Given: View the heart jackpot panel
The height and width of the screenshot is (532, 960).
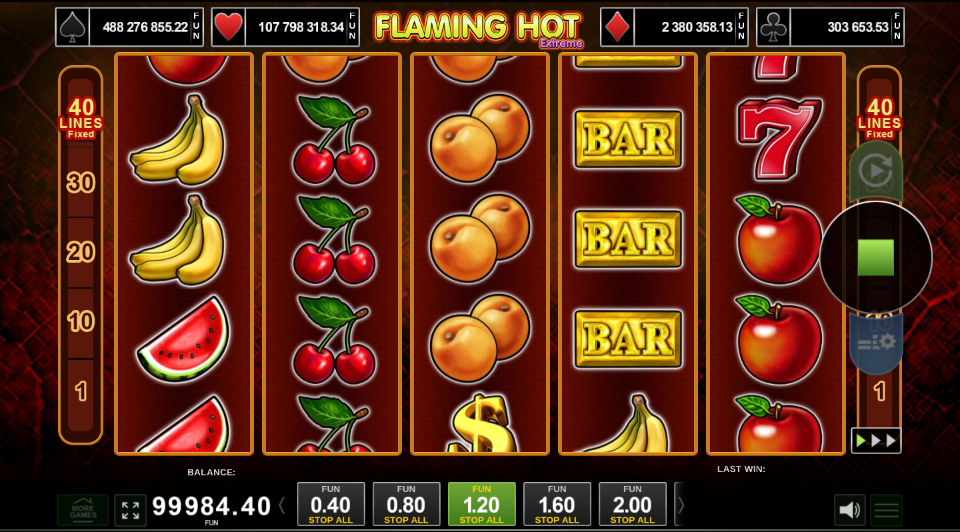Looking at the screenshot, I should [x=285, y=27].
